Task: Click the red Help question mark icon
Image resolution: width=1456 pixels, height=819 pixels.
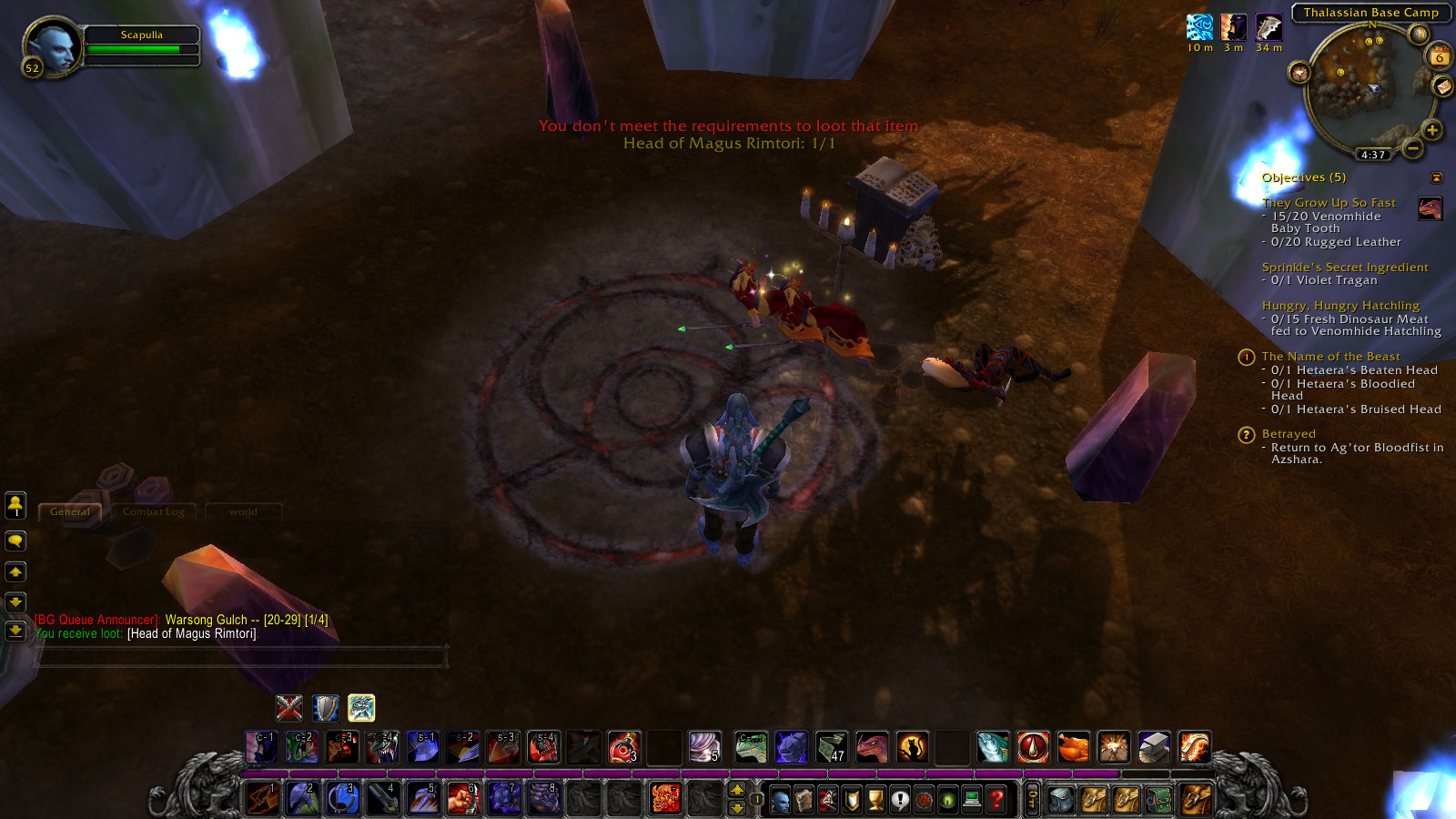Action: pos(995,799)
